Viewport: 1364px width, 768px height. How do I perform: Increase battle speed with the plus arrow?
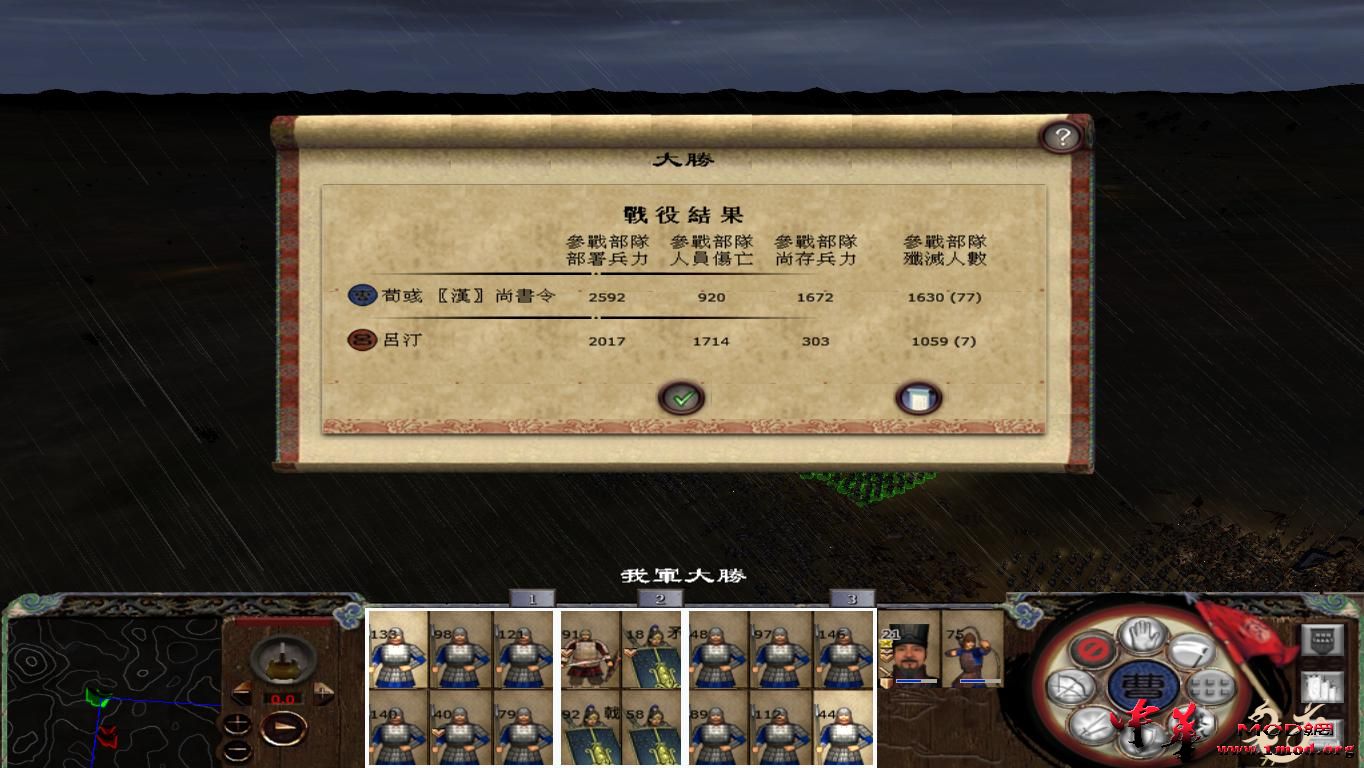[323, 692]
